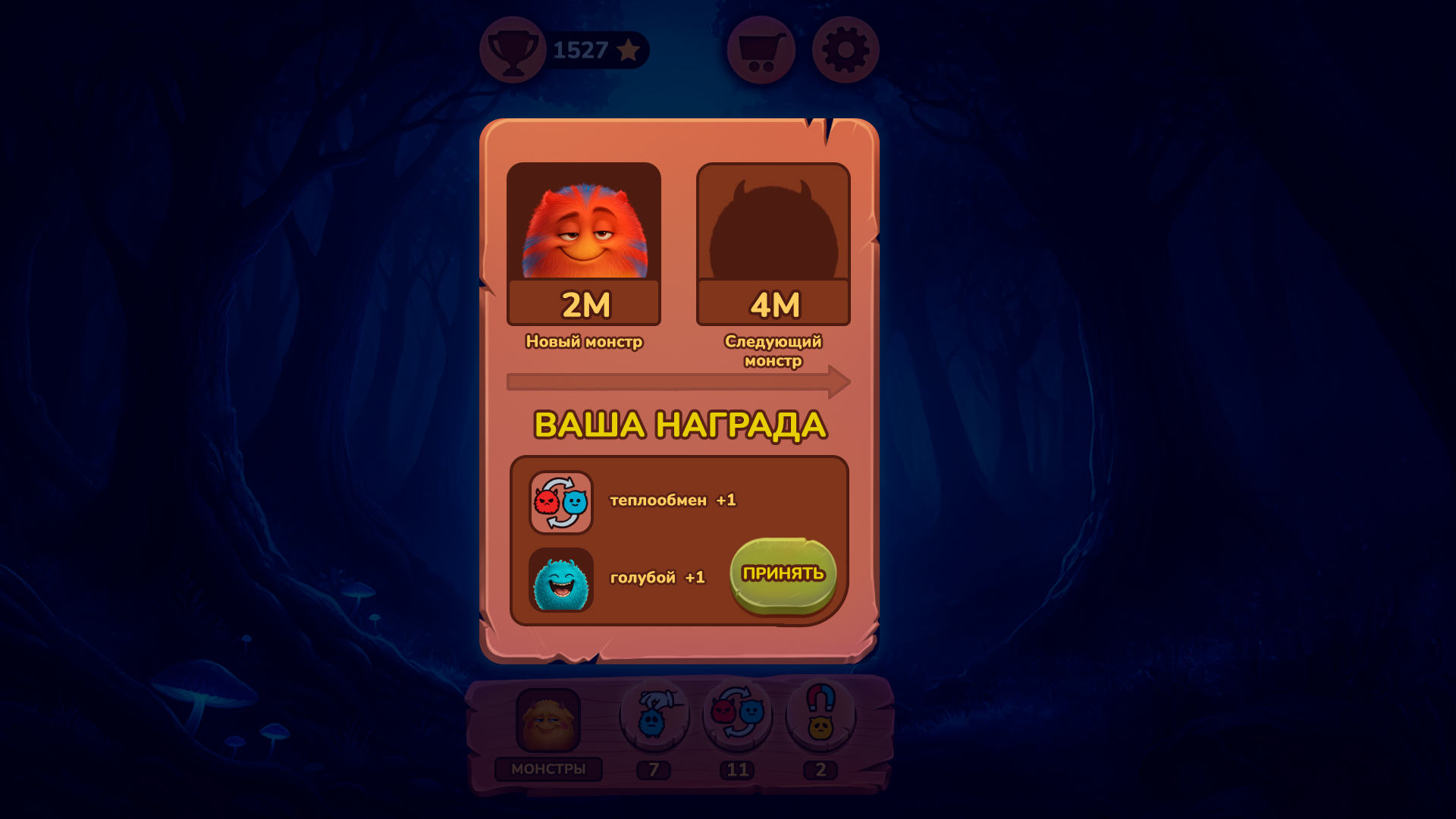Image resolution: width=1456 pixels, height=819 pixels.
Task: Click the trophy icon near the score
Action: (512, 49)
